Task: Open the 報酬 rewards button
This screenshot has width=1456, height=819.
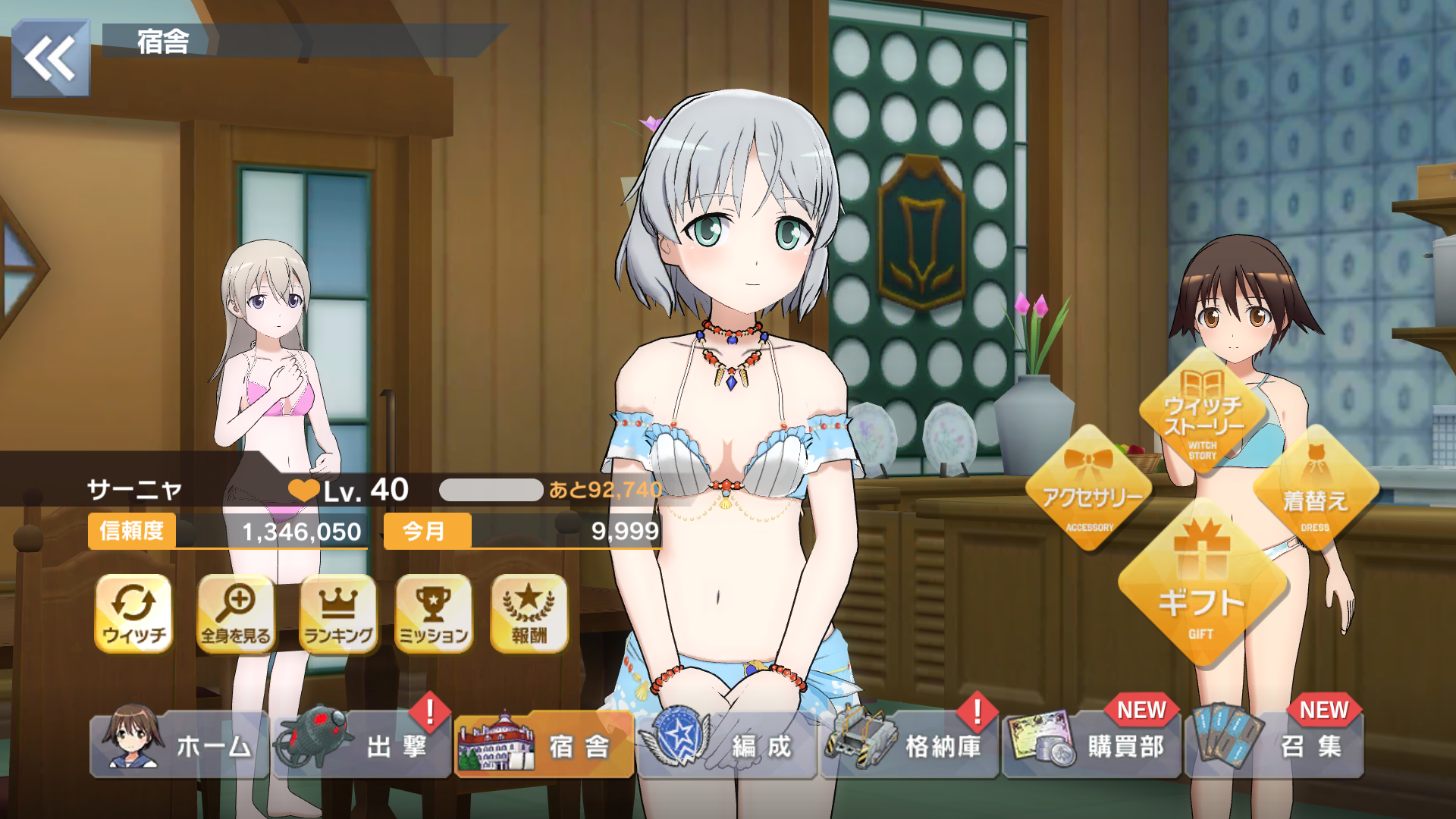Action: (529, 613)
